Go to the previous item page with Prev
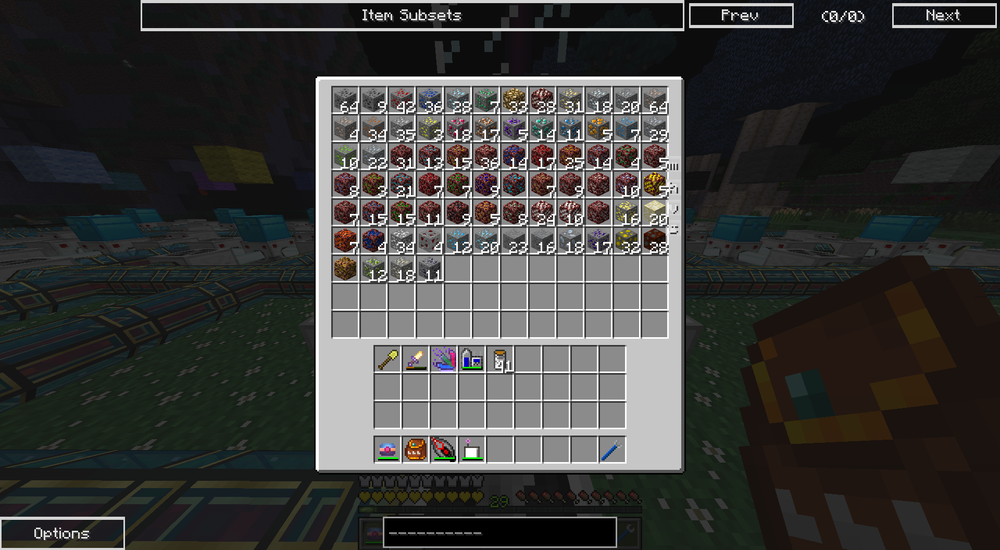The height and width of the screenshot is (550, 1000). [740, 15]
